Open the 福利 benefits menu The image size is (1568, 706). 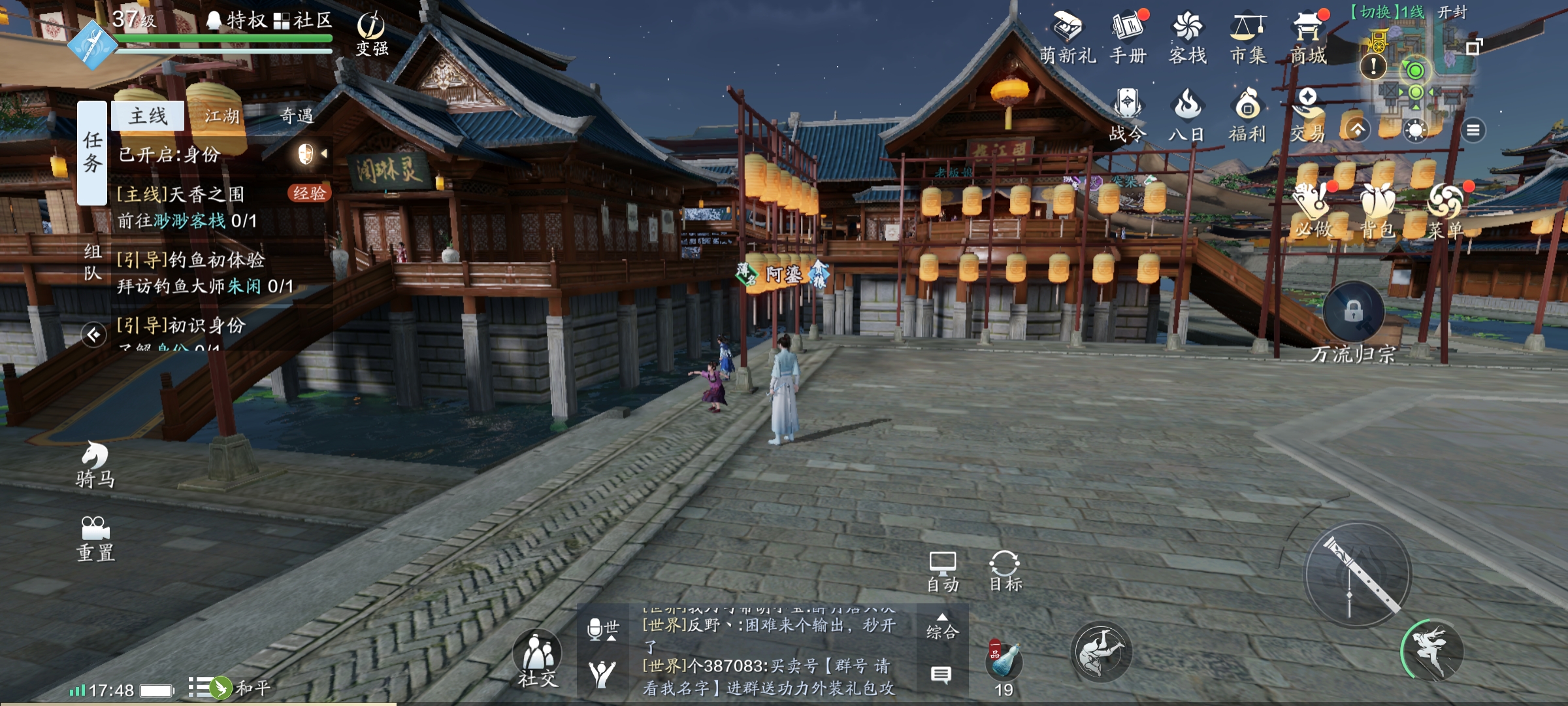pos(1247,115)
